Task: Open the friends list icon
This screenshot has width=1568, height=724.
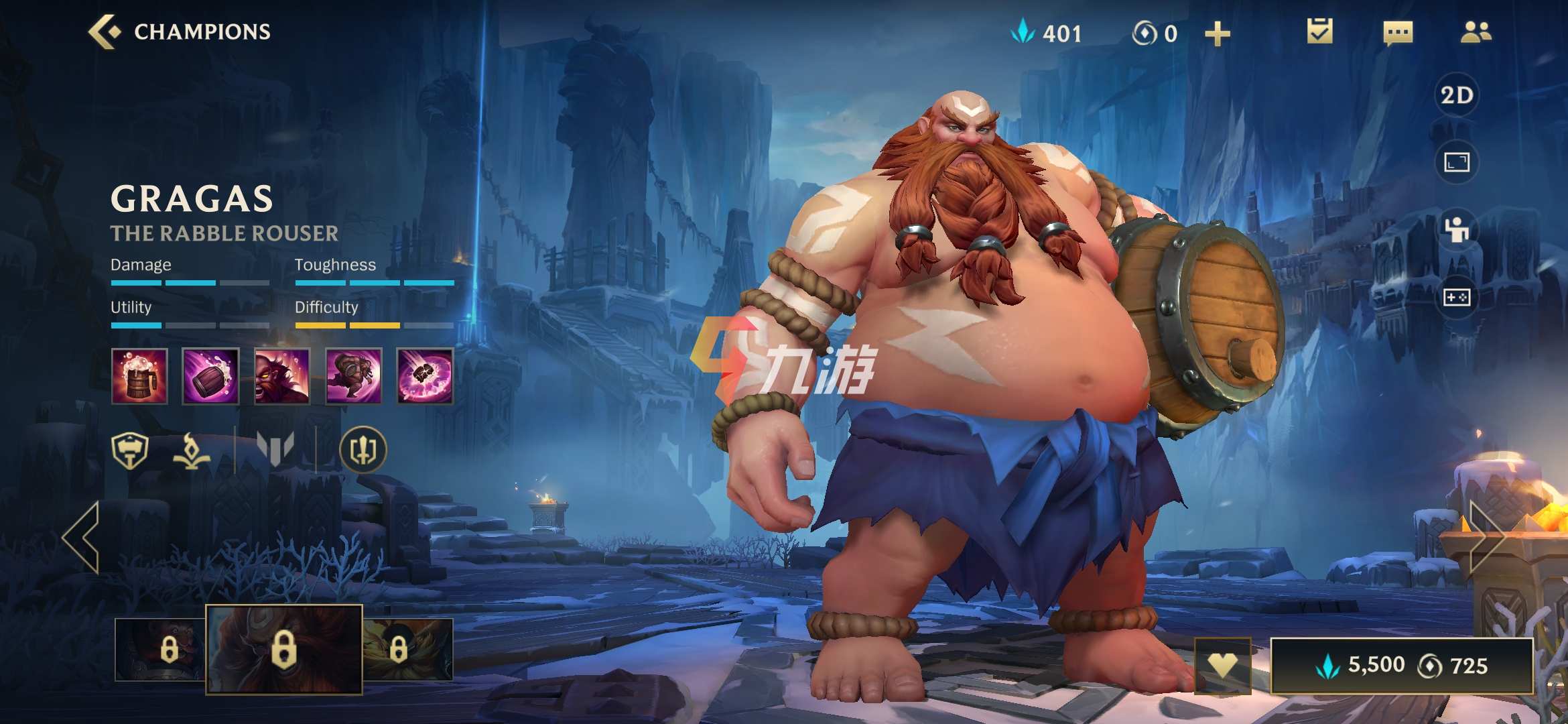Action: click(1476, 32)
